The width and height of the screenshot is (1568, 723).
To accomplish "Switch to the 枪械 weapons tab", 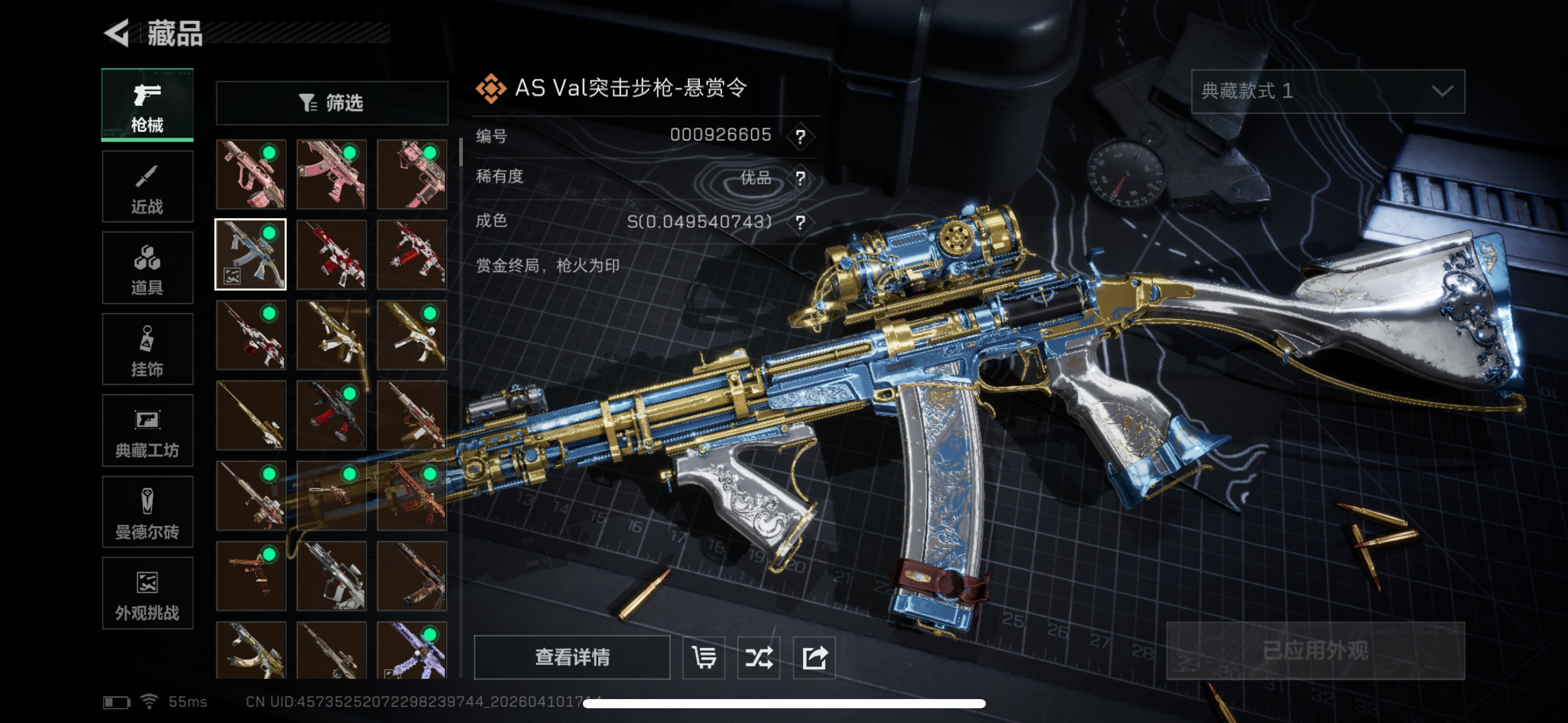I will [x=147, y=105].
